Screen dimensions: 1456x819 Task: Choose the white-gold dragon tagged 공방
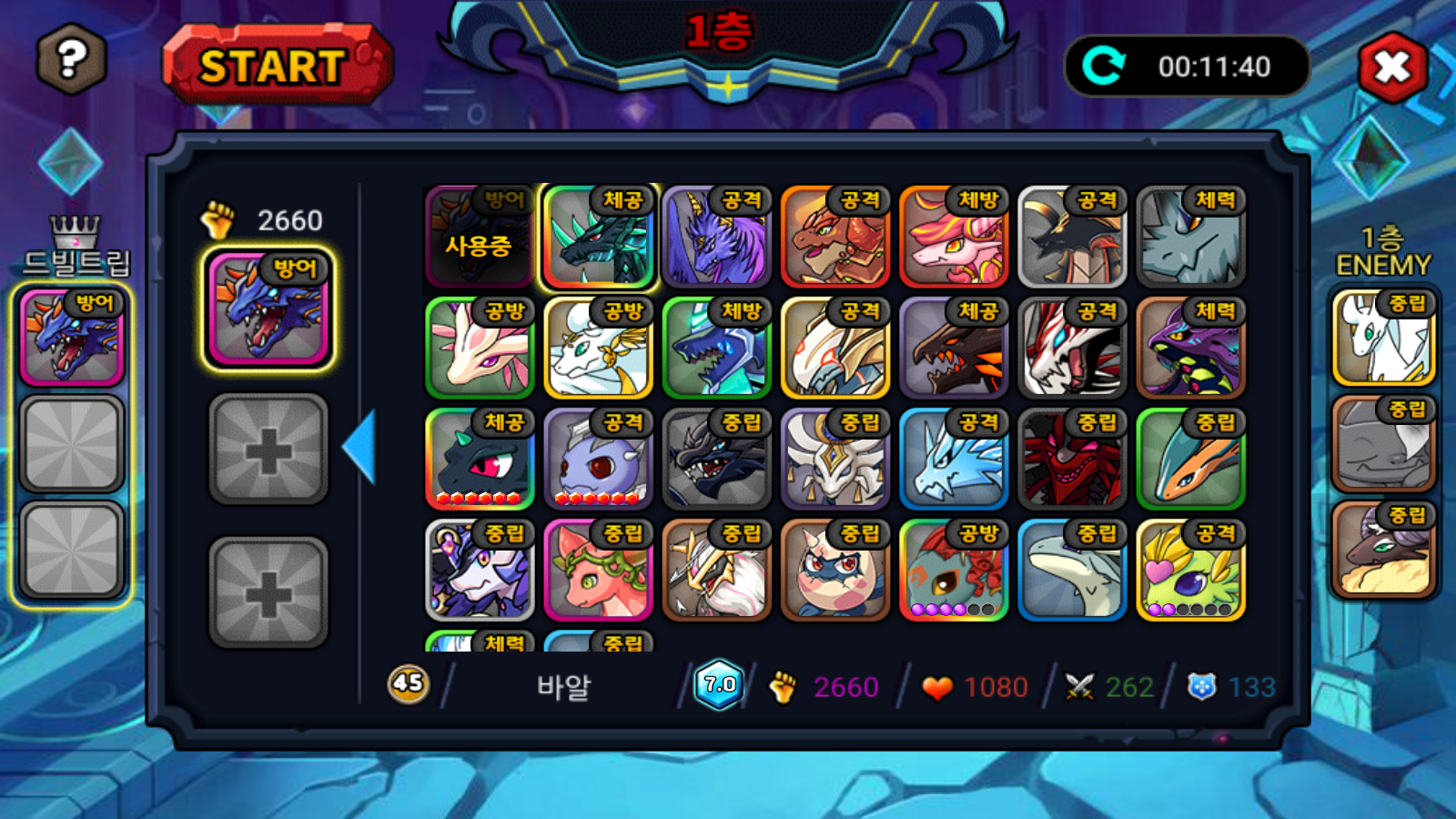click(x=598, y=349)
